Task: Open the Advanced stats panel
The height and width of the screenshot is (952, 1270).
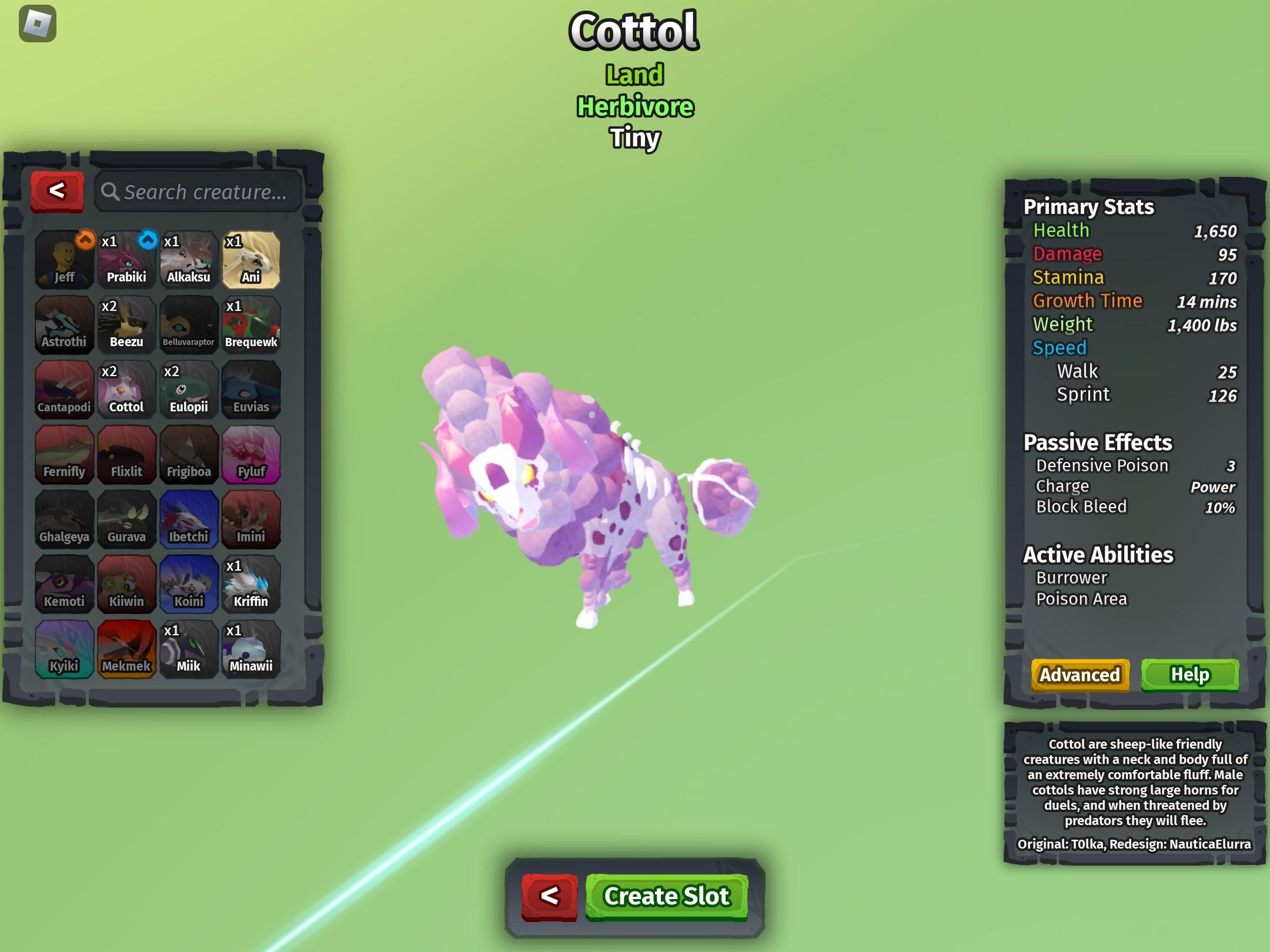Action: pyautogui.click(x=1079, y=675)
